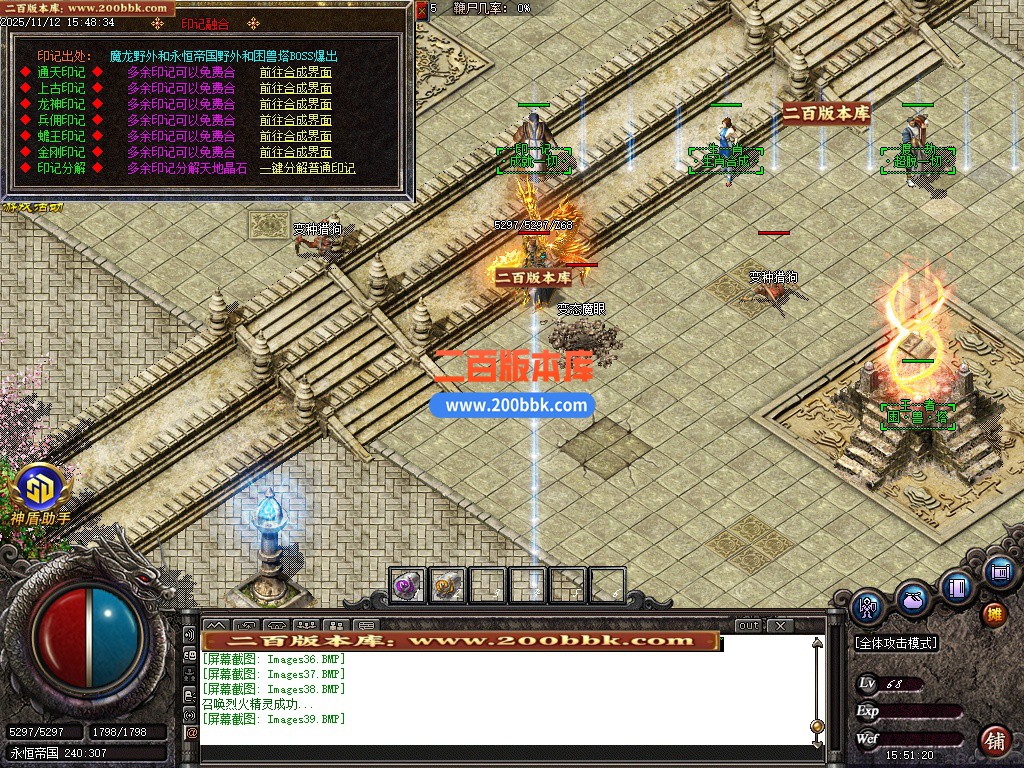Open 前往合成界面 for 金刚印记
Image resolution: width=1024 pixels, height=768 pixels.
click(x=295, y=152)
